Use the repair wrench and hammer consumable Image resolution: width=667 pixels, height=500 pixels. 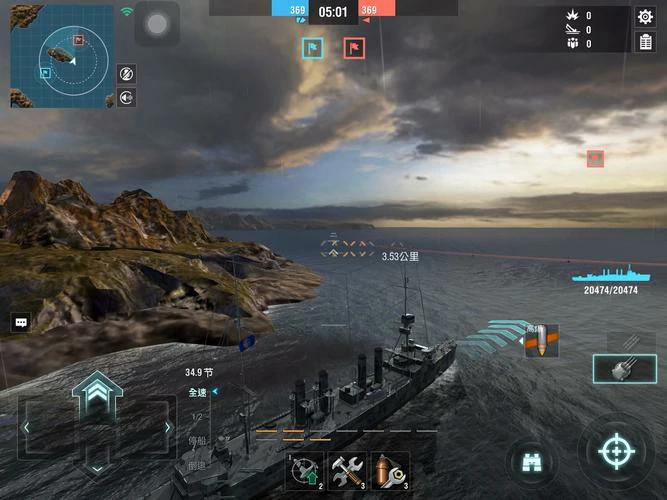pos(348,470)
